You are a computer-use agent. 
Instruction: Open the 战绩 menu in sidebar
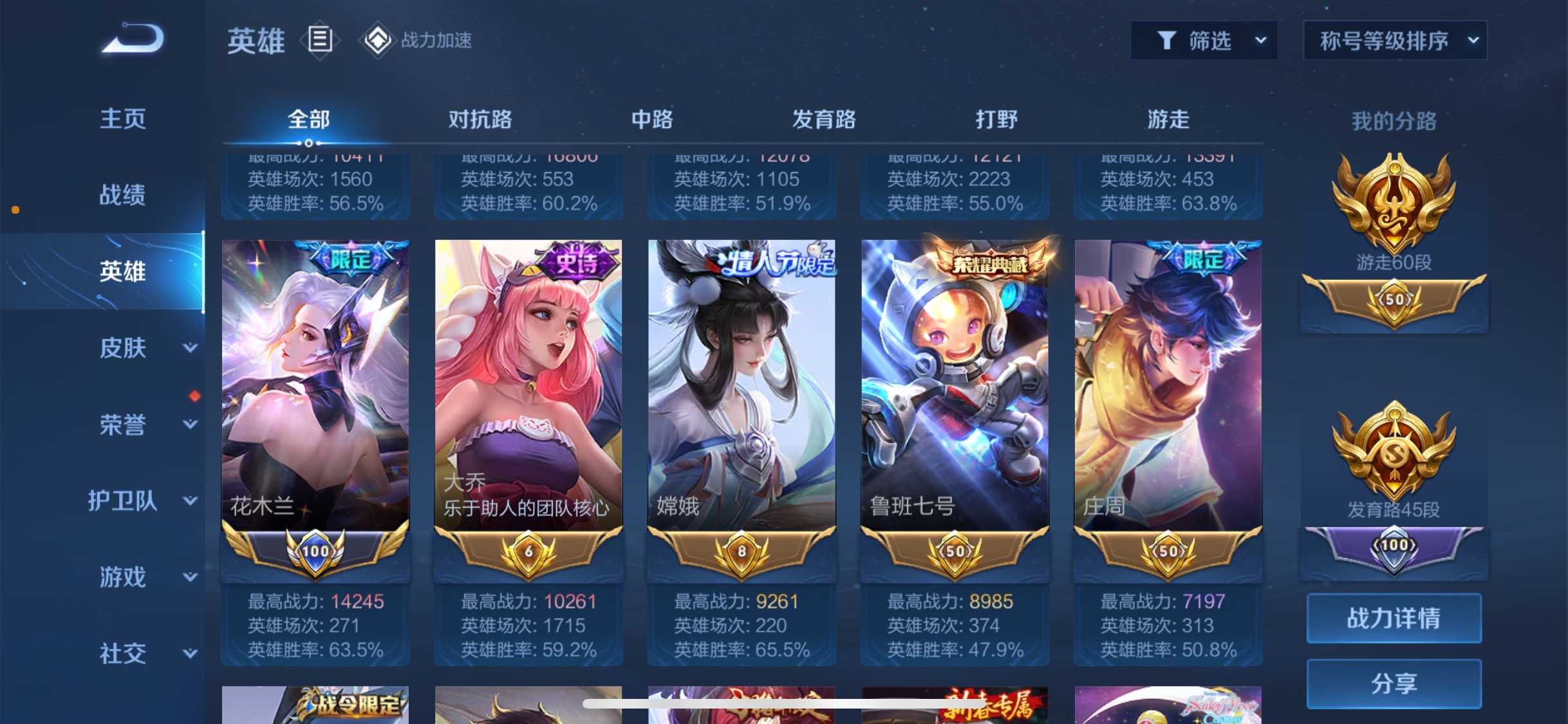coord(124,194)
